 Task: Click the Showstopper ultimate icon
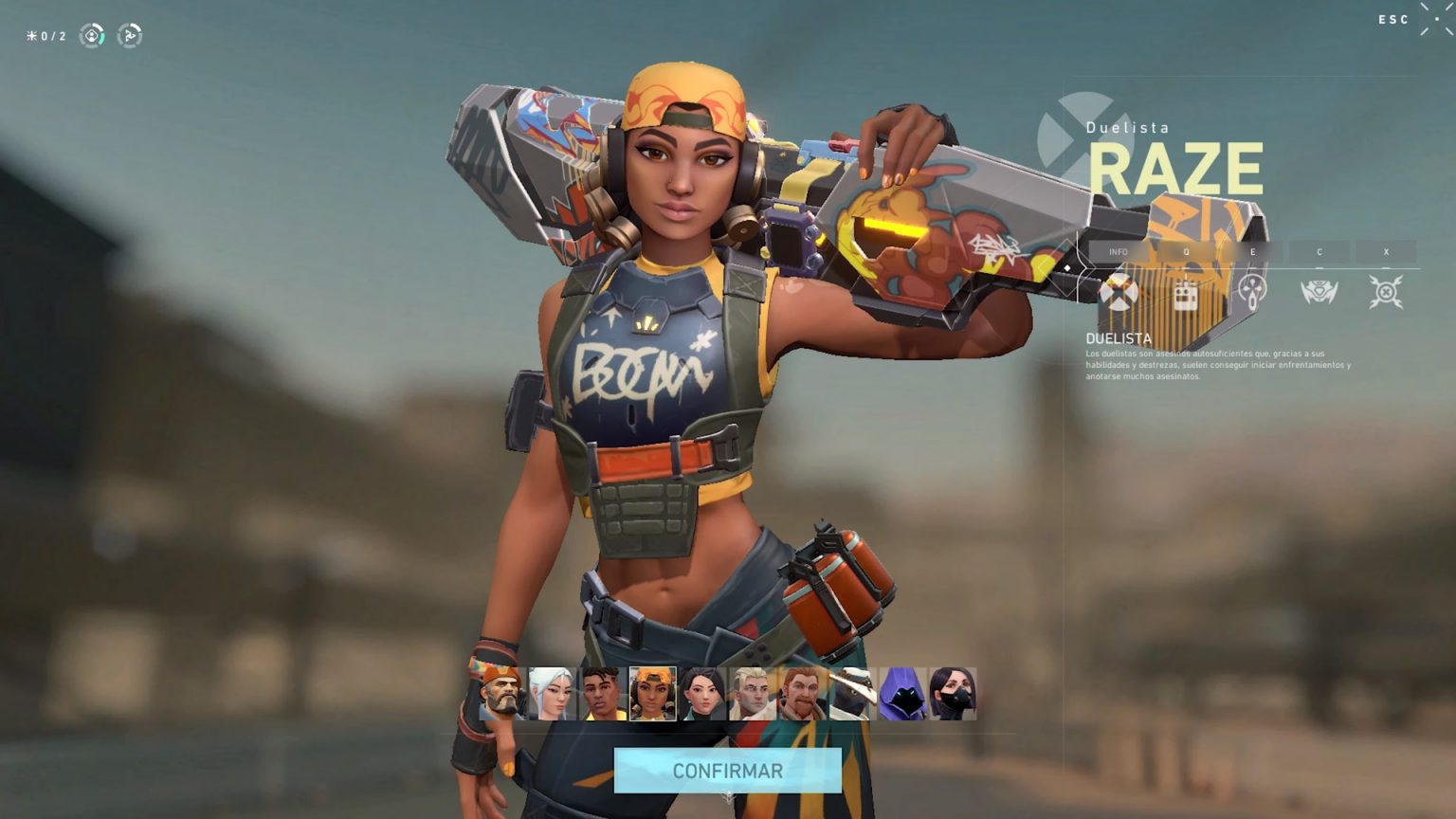pyautogui.click(x=1386, y=292)
